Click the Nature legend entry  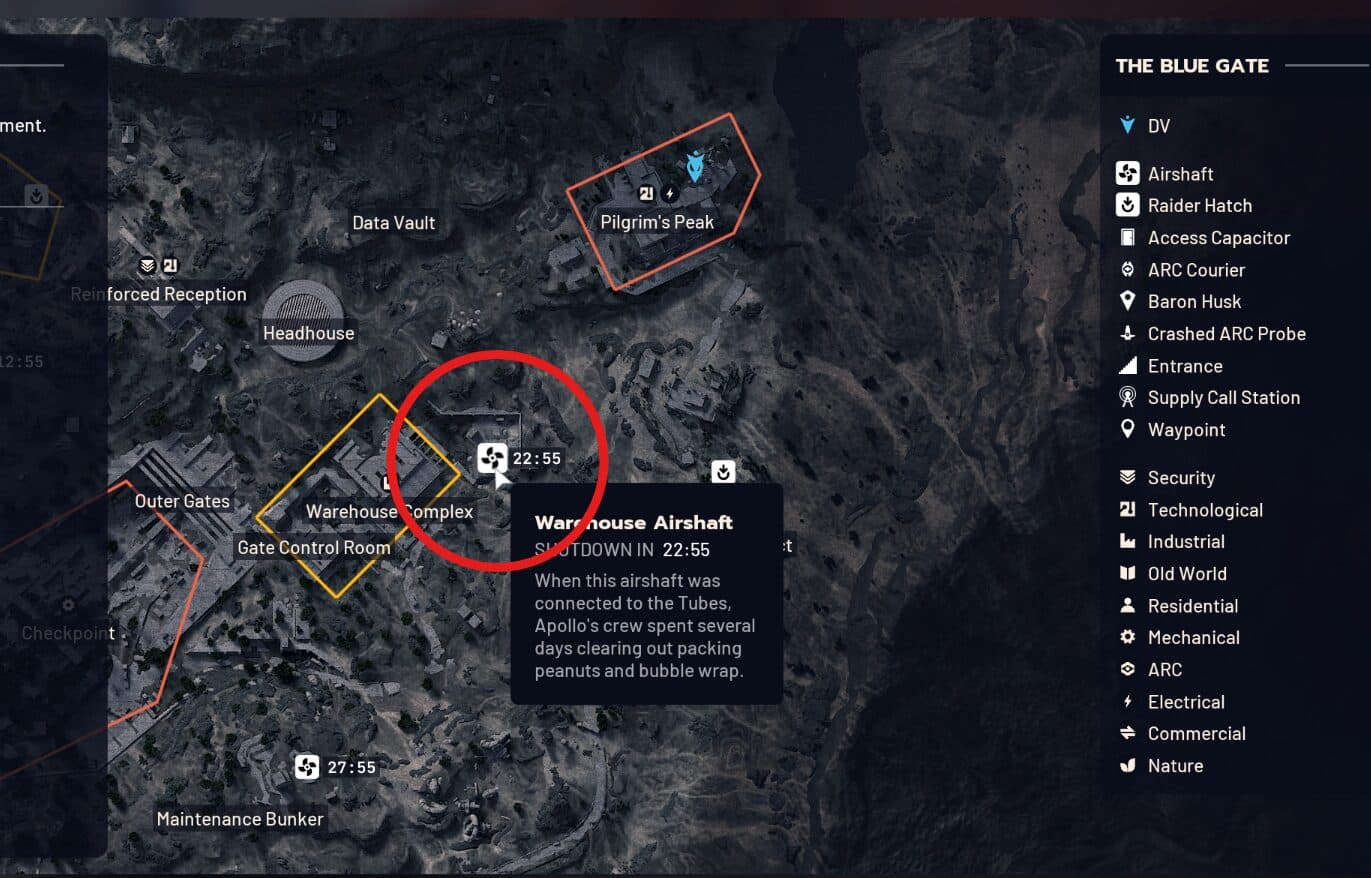click(1175, 766)
